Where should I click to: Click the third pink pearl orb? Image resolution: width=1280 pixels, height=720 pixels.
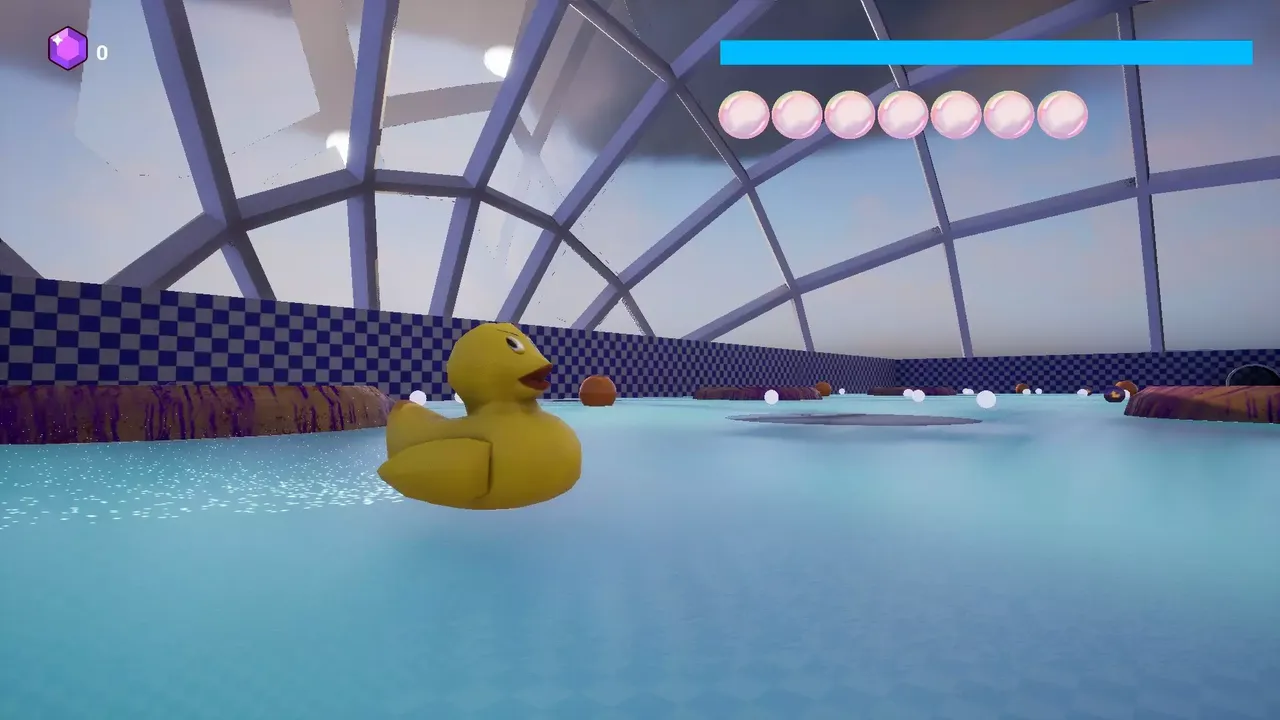pos(848,114)
